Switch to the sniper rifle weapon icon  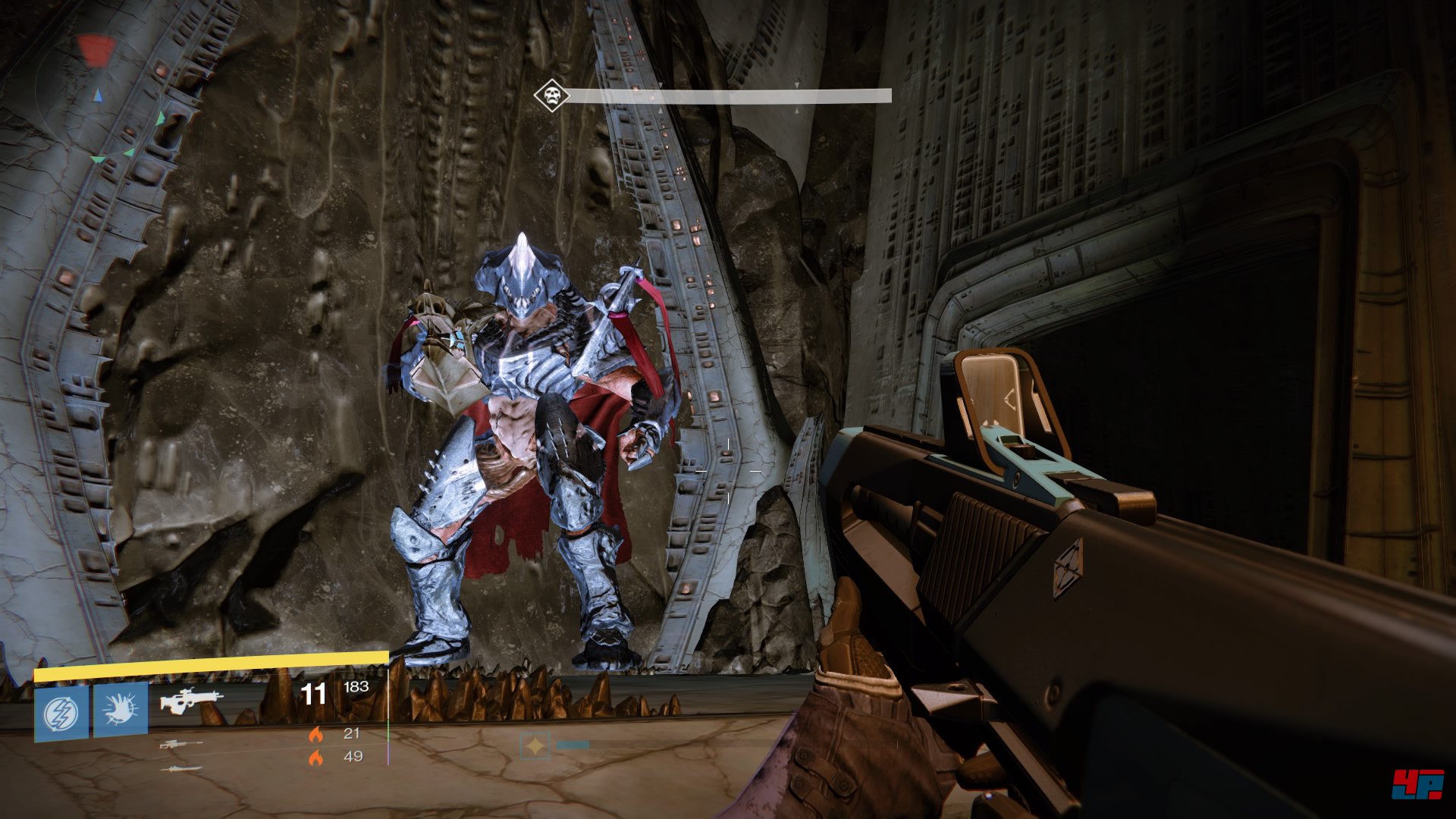click(x=180, y=745)
